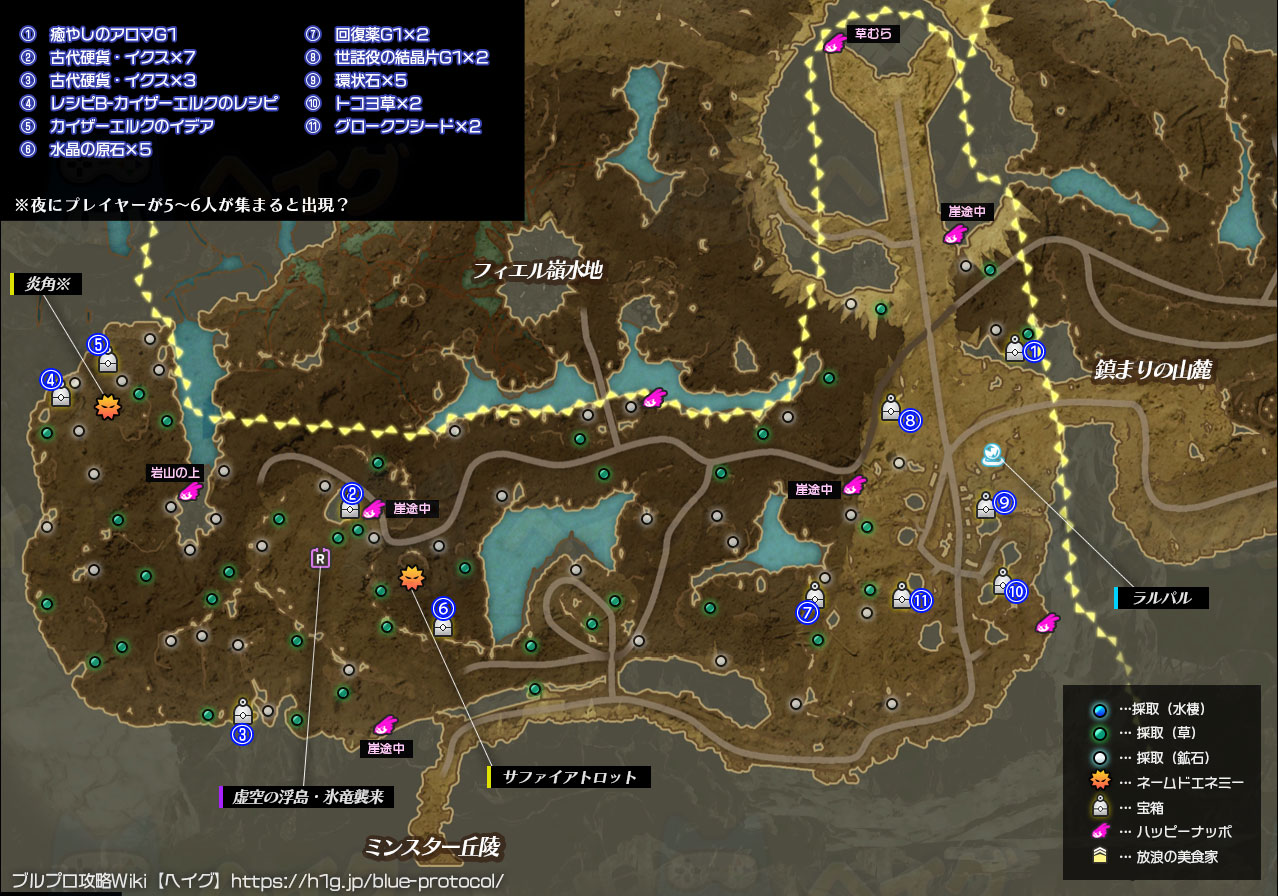Click treasure chest marker number 3
Viewport: 1278px width, 896px height.
[242, 712]
